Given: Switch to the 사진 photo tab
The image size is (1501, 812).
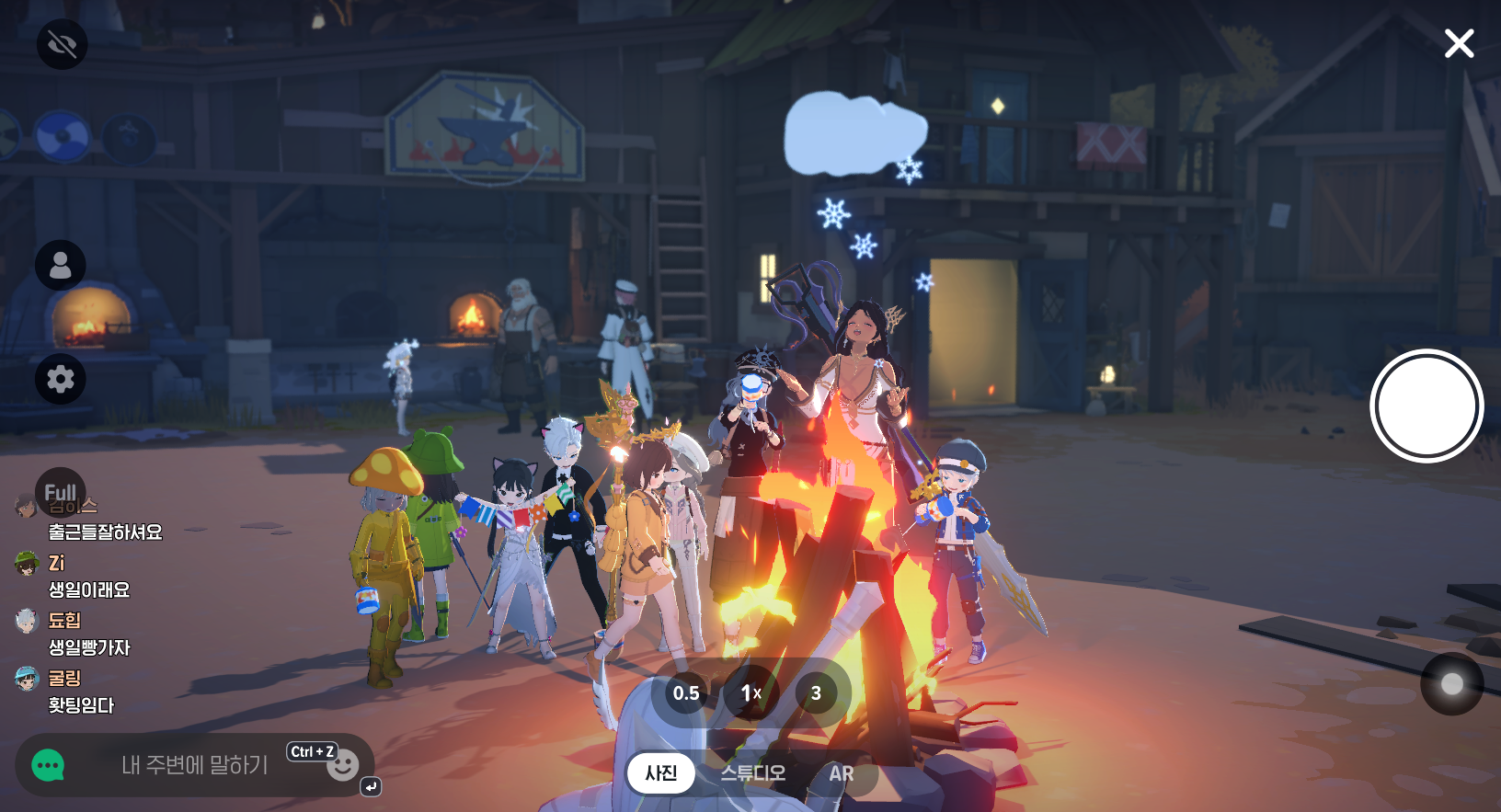Looking at the screenshot, I should 660,772.
